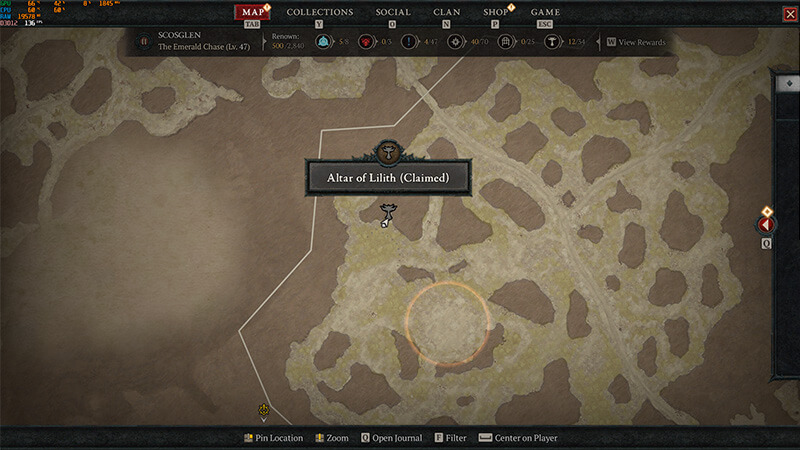Screen dimensions: 800x450
Task: View Rewards for Scosglen renown
Action: click(x=635, y=42)
